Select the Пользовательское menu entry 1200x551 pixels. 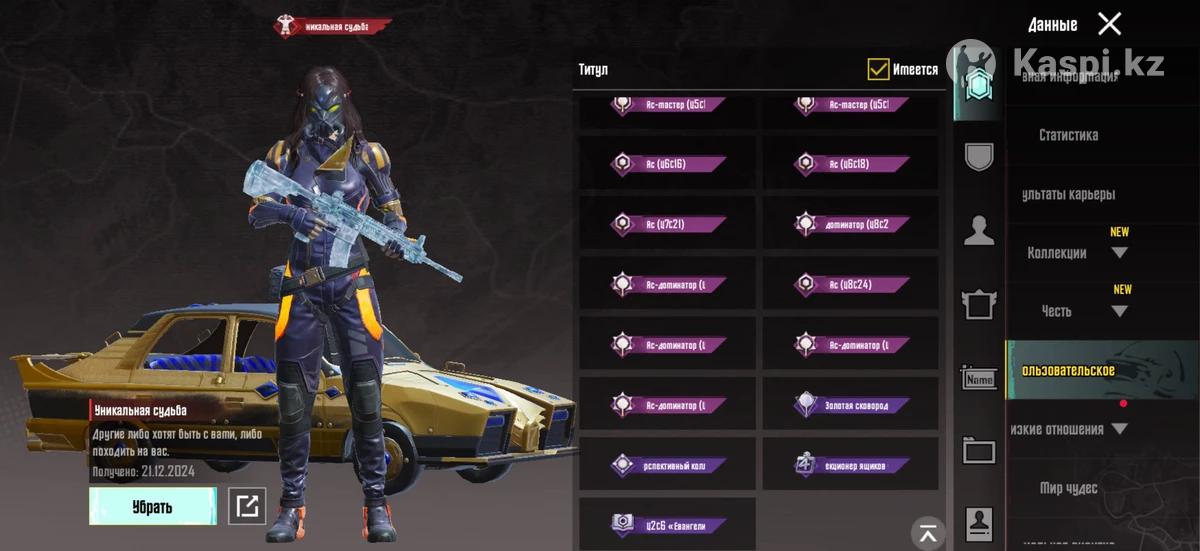coord(1070,371)
